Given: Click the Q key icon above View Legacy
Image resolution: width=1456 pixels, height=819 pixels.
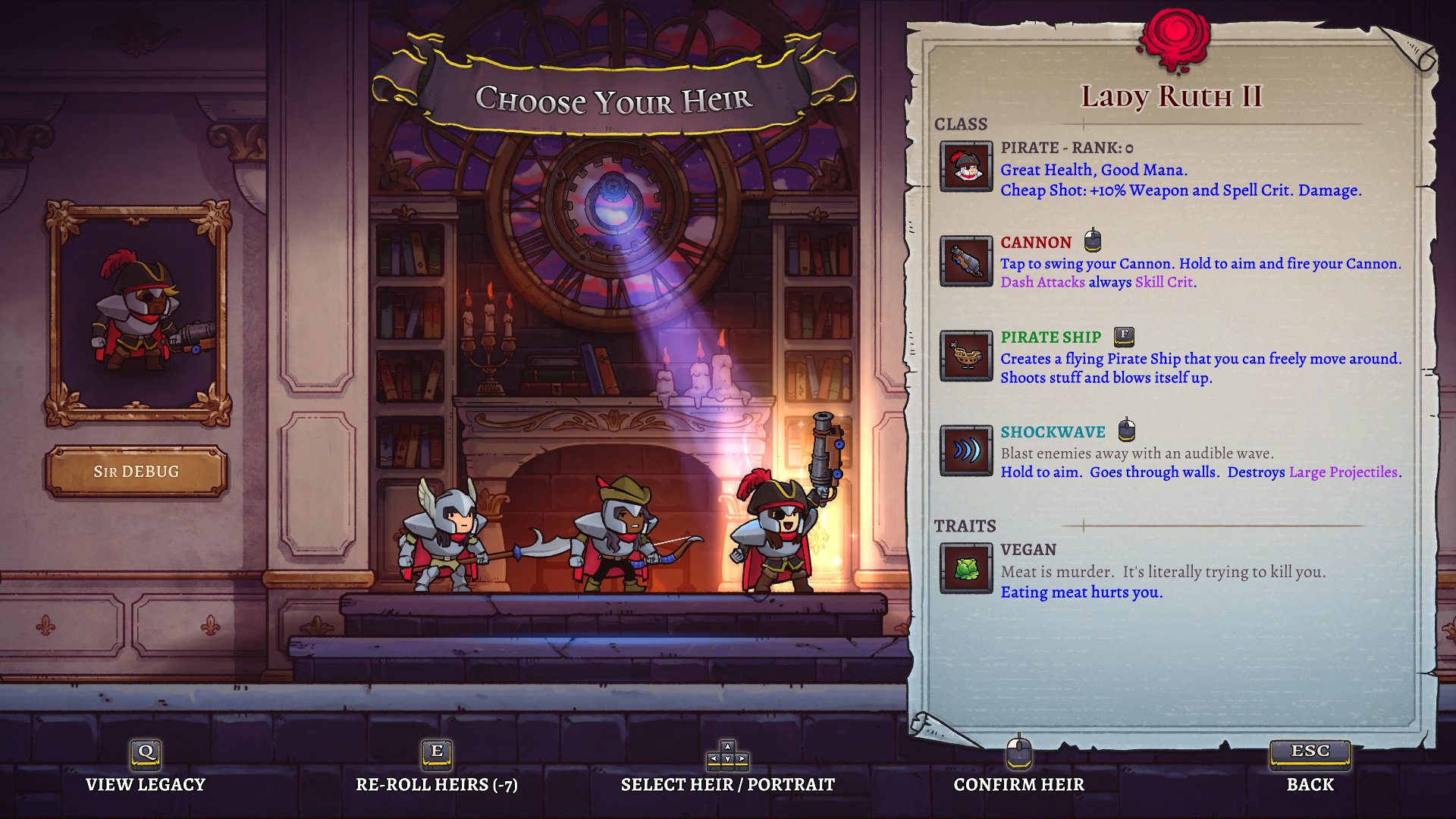Looking at the screenshot, I should (145, 753).
